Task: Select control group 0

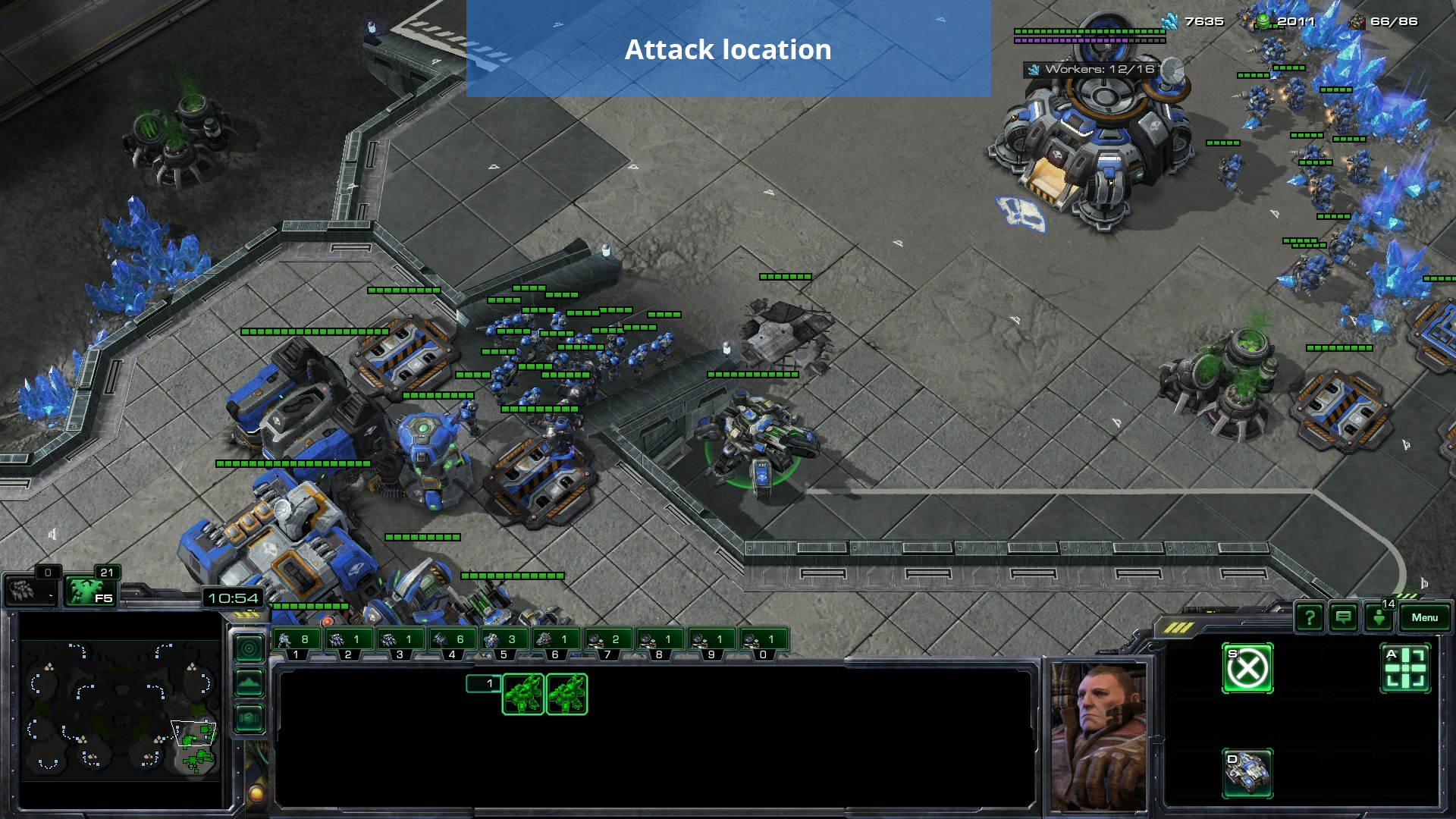Action: tap(763, 641)
